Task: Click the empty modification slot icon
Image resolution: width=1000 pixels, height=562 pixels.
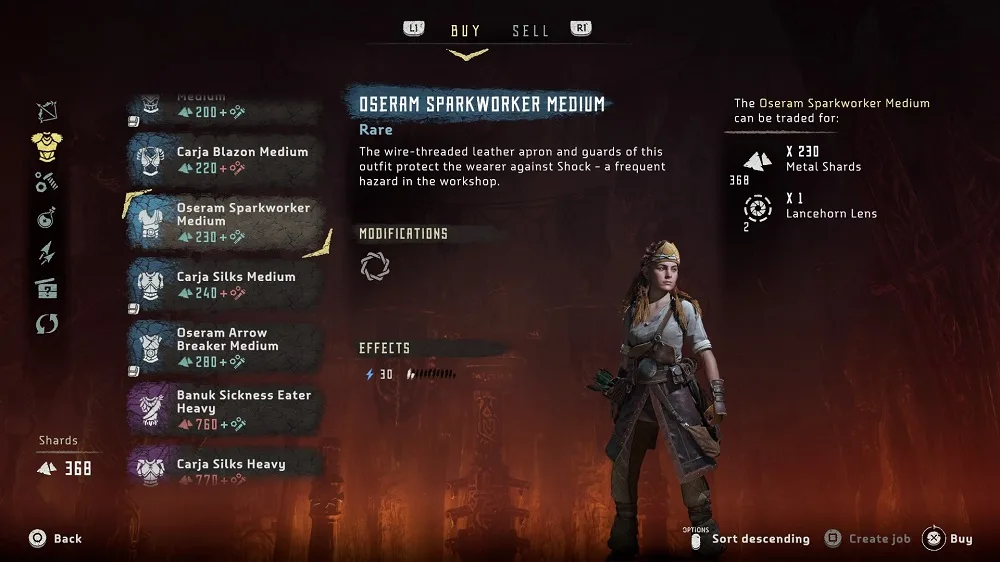Action: 375,266
